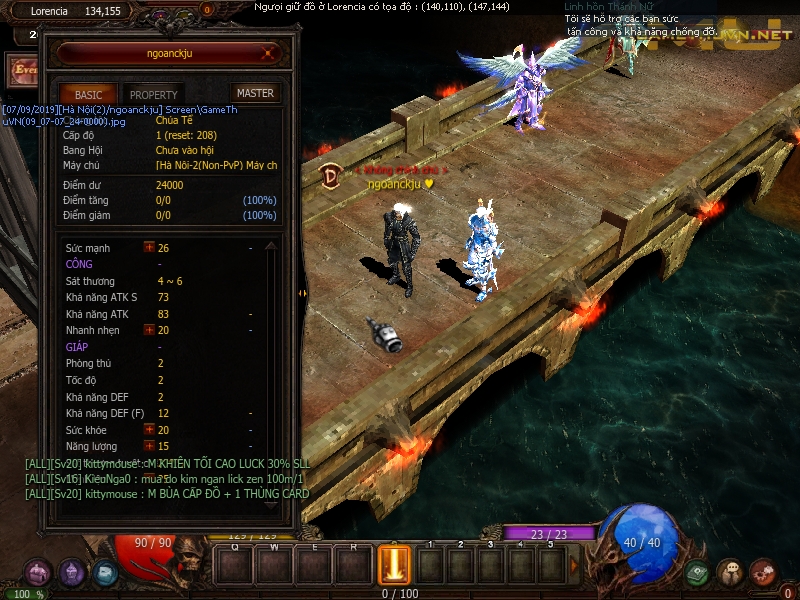Open the green book menu icon
This screenshot has height=600, width=800.
coord(697,573)
